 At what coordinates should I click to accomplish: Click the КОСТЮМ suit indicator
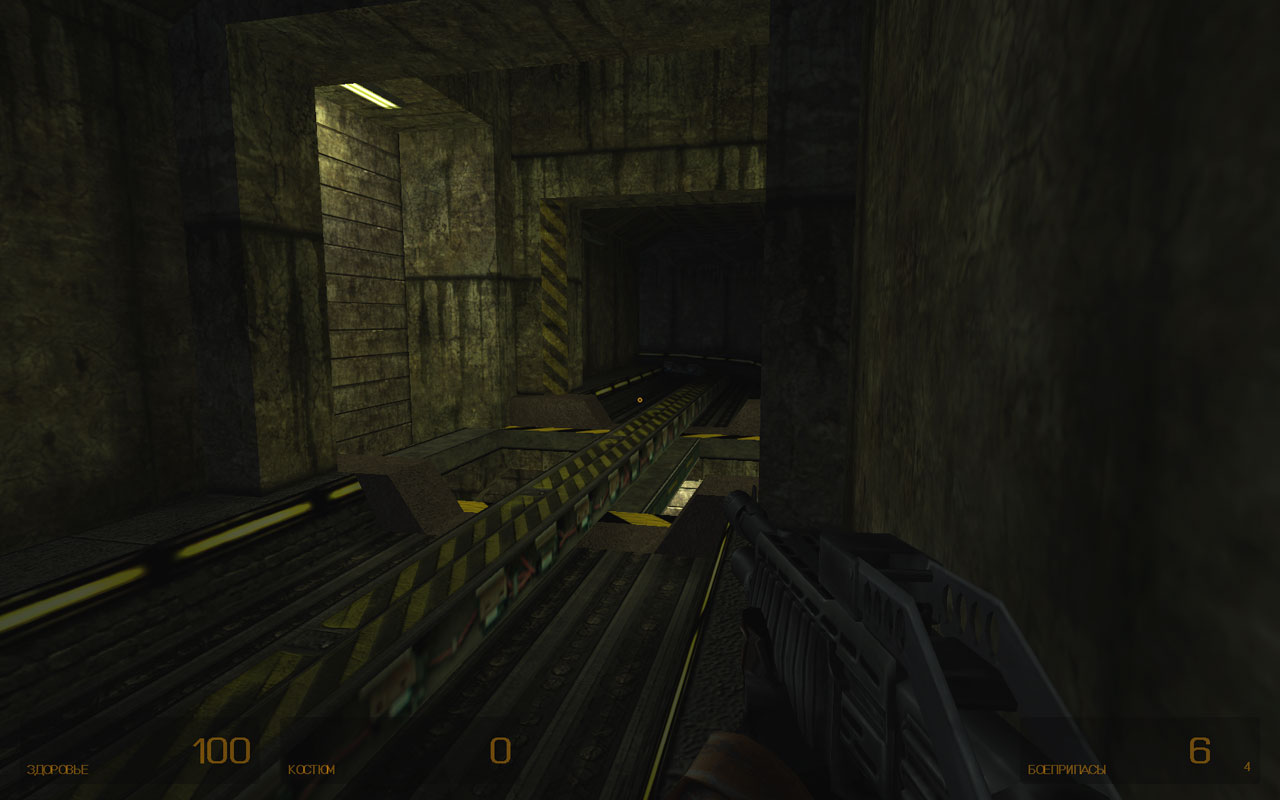click(311, 769)
